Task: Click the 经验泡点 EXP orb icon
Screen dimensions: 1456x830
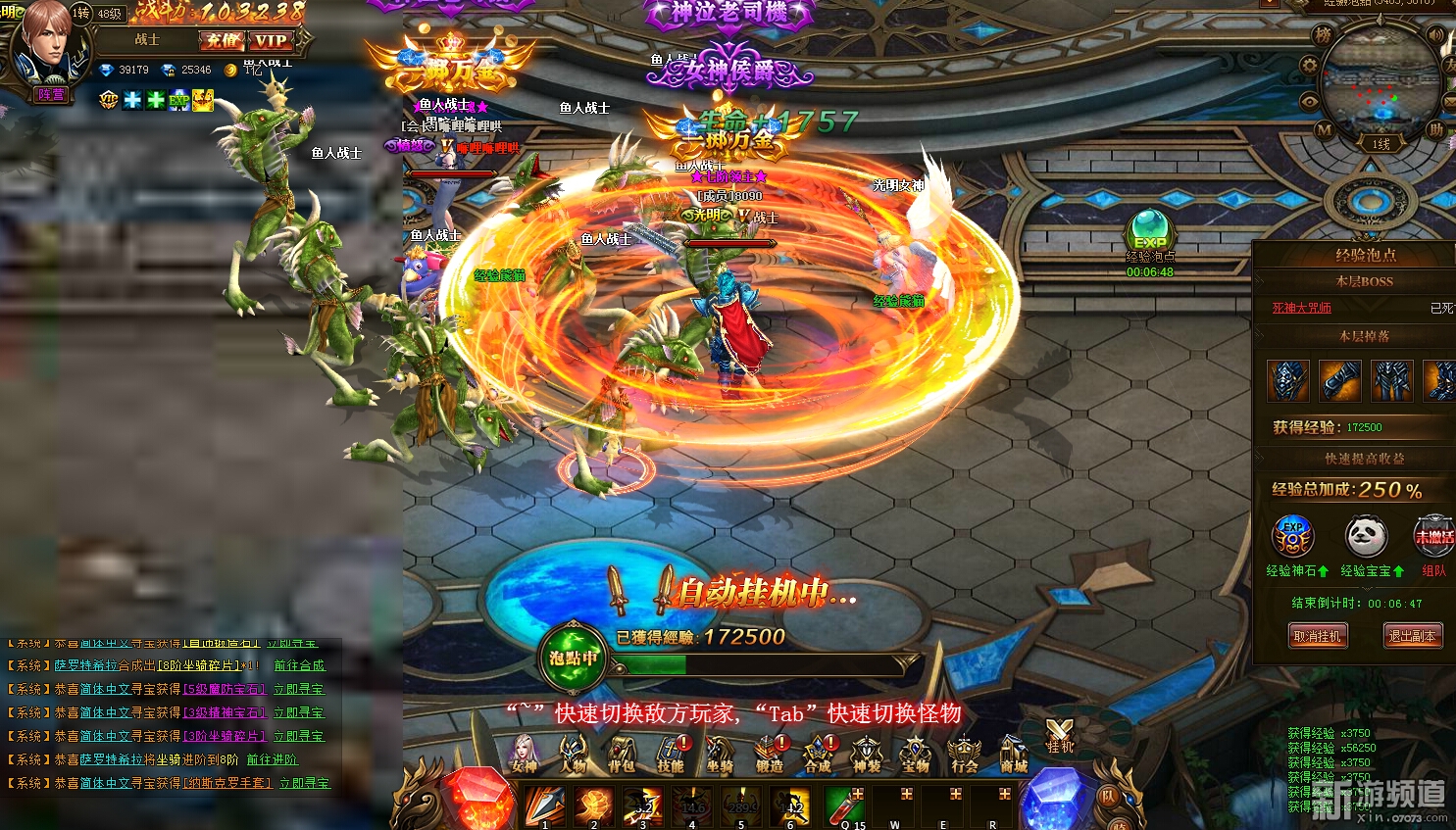Action: [1149, 231]
